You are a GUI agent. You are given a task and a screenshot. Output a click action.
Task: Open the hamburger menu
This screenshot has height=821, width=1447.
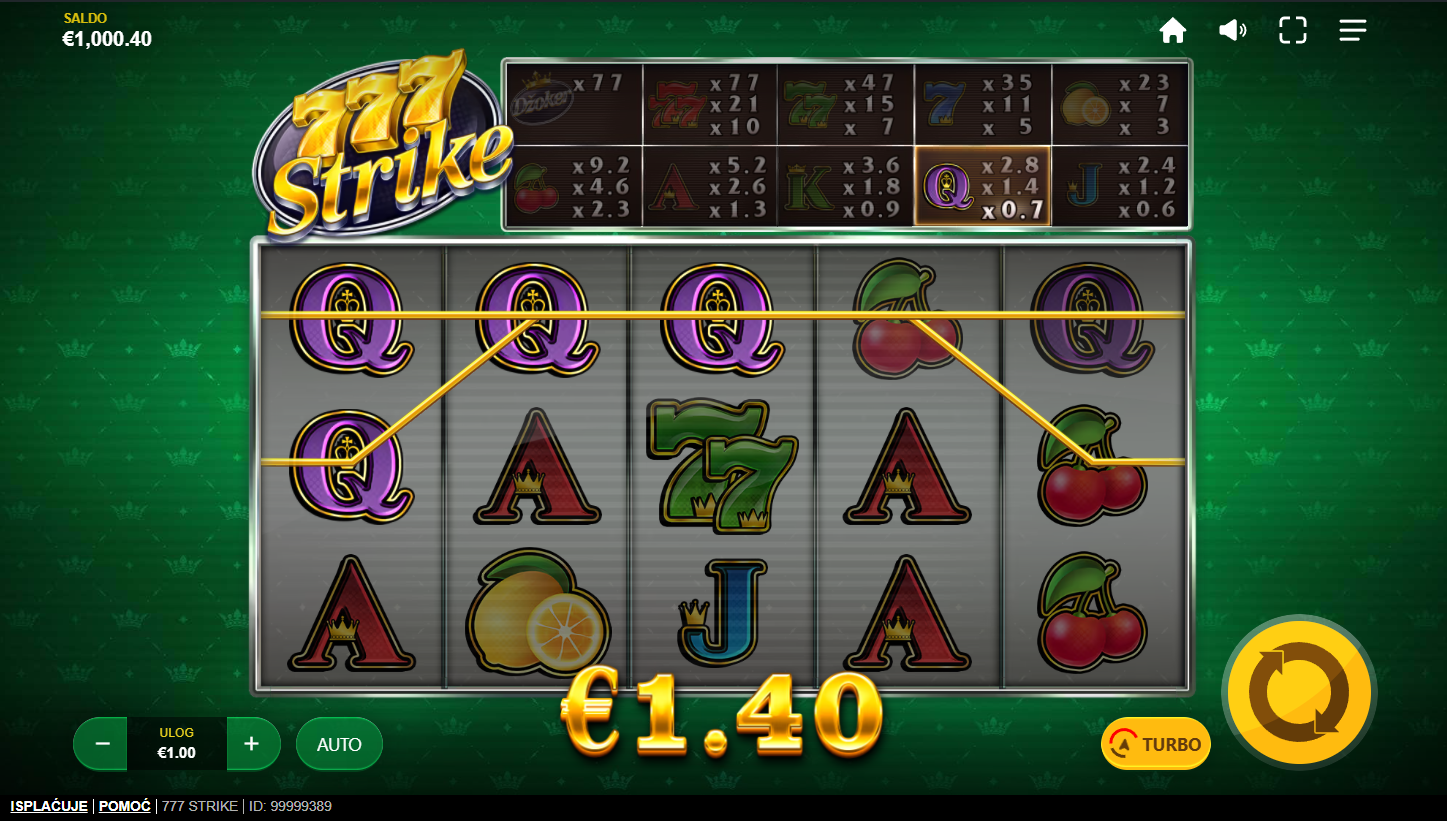click(x=1353, y=31)
